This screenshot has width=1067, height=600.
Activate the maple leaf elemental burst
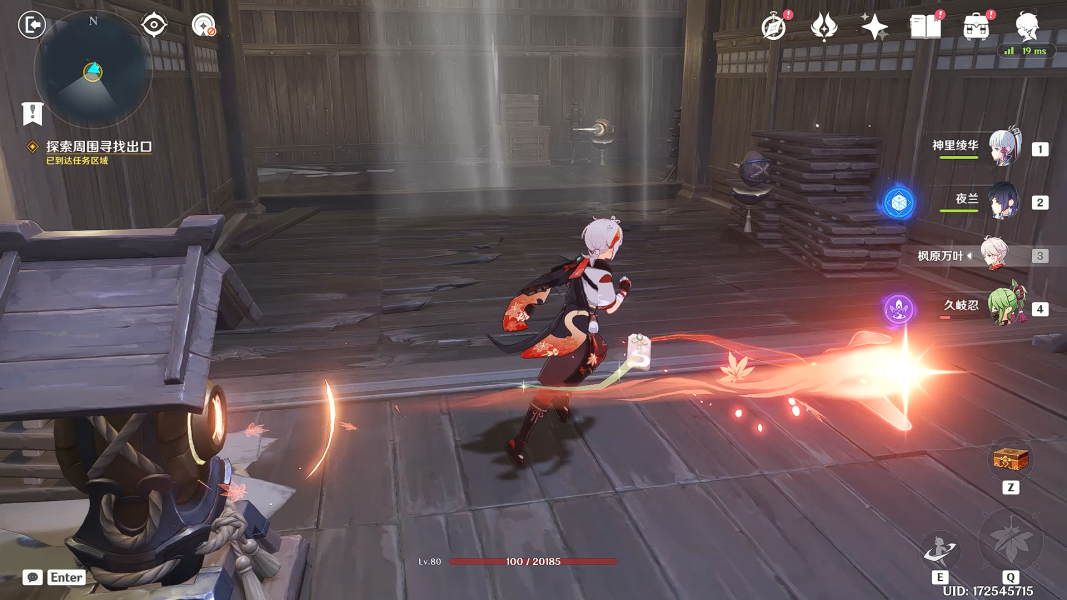pyautogui.click(x=1010, y=541)
